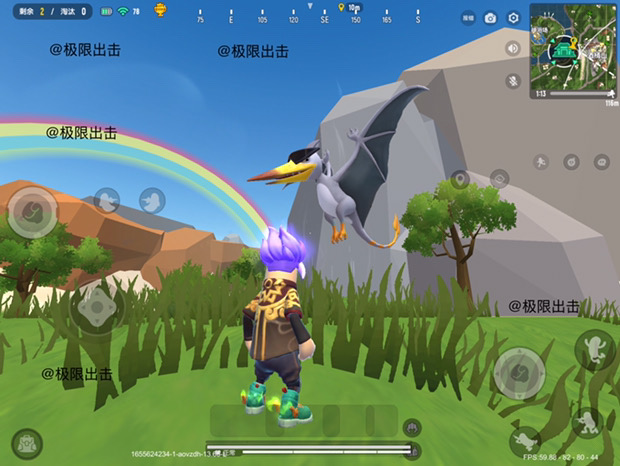Toggle the muted microphone button
This screenshot has width=620, height=466.
pos(513,80)
